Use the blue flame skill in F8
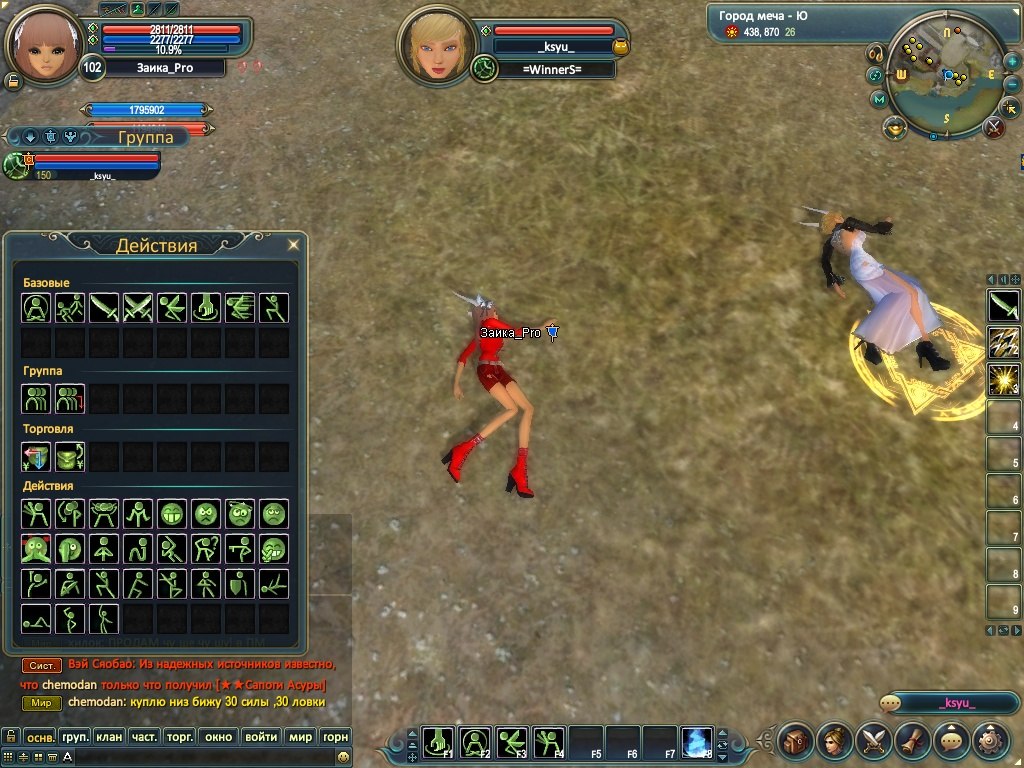 (695, 742)
